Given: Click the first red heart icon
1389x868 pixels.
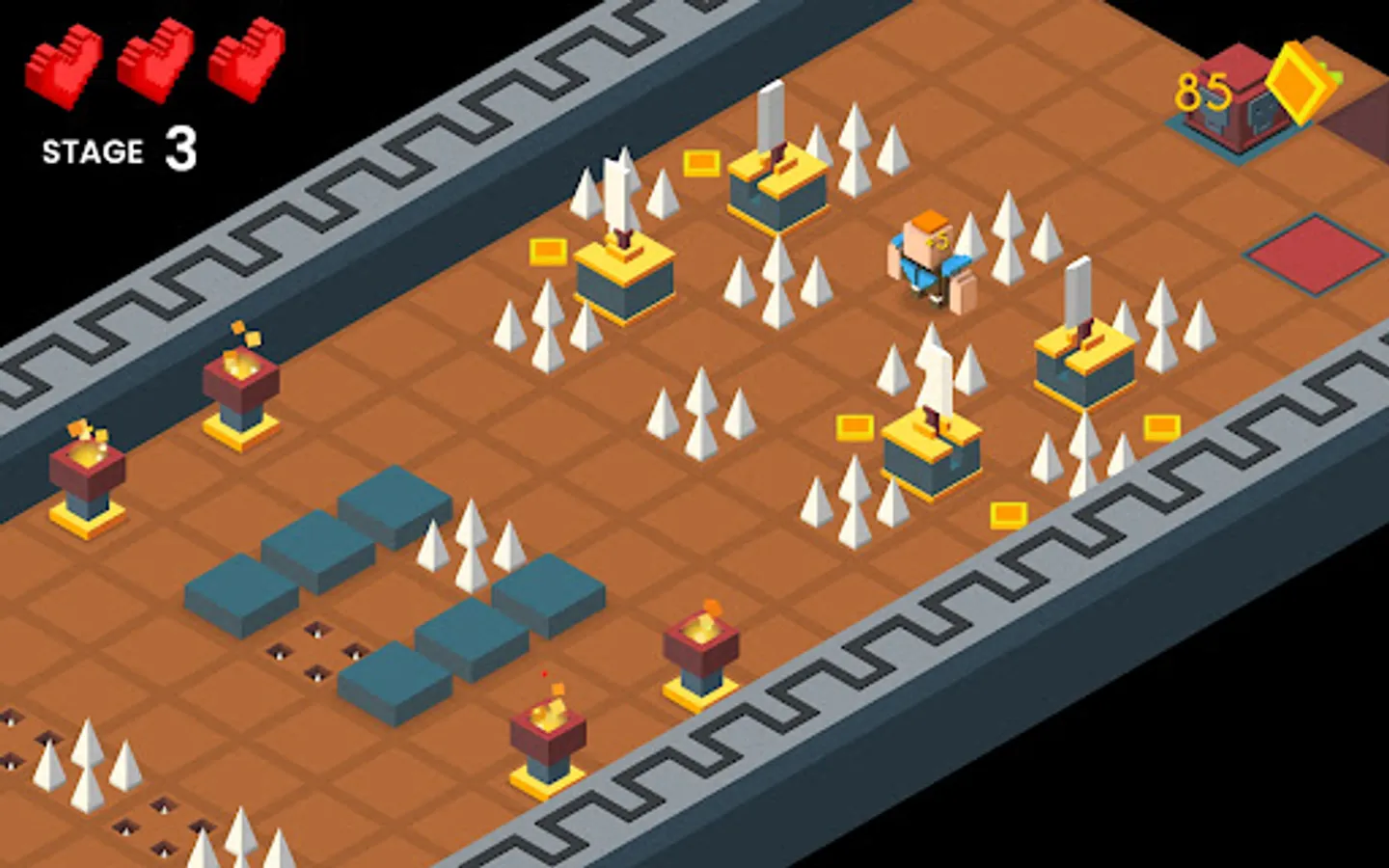Looking at the screenshot, I should (63, 63).
